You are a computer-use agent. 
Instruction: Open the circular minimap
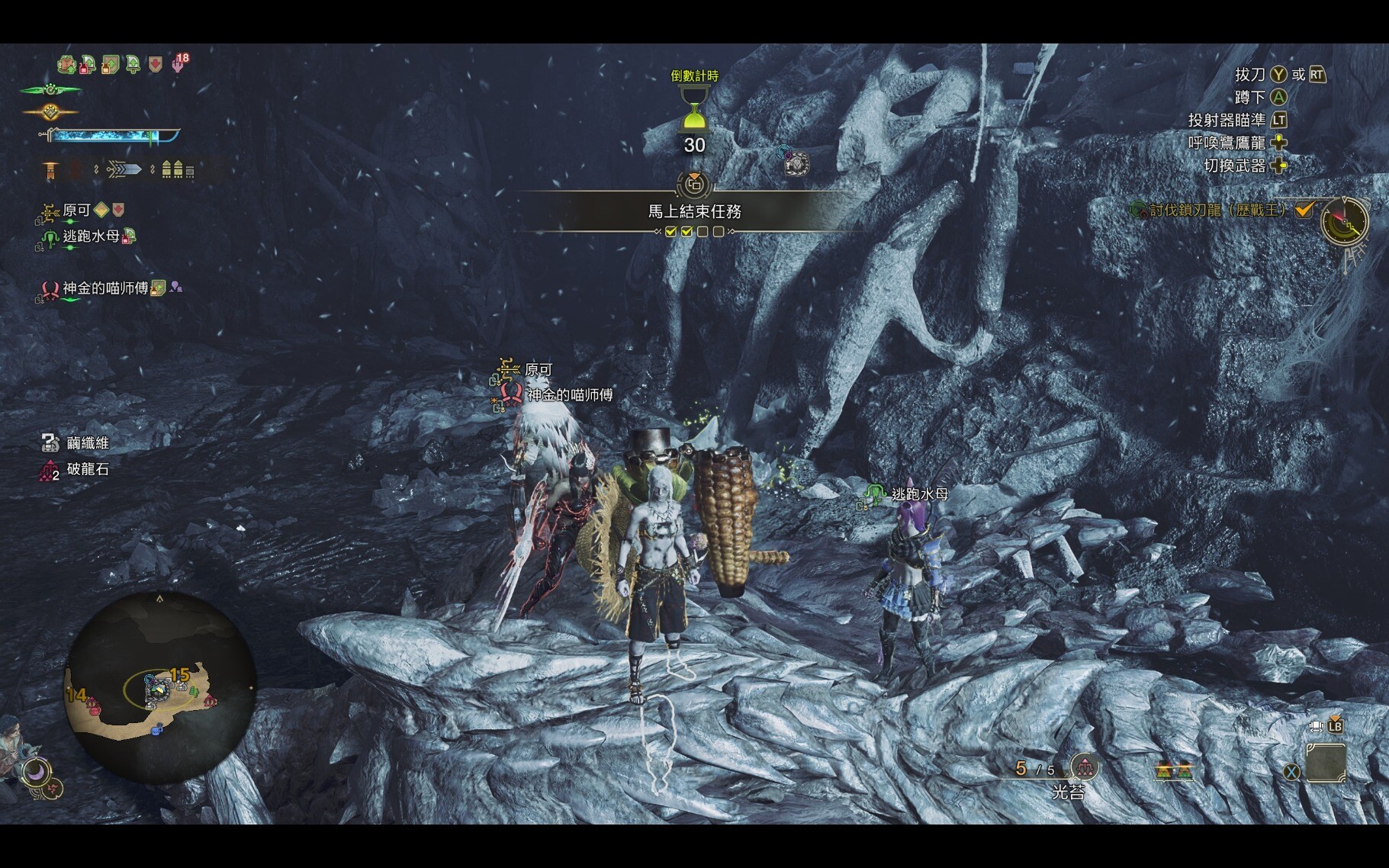[x=159, y=688]
